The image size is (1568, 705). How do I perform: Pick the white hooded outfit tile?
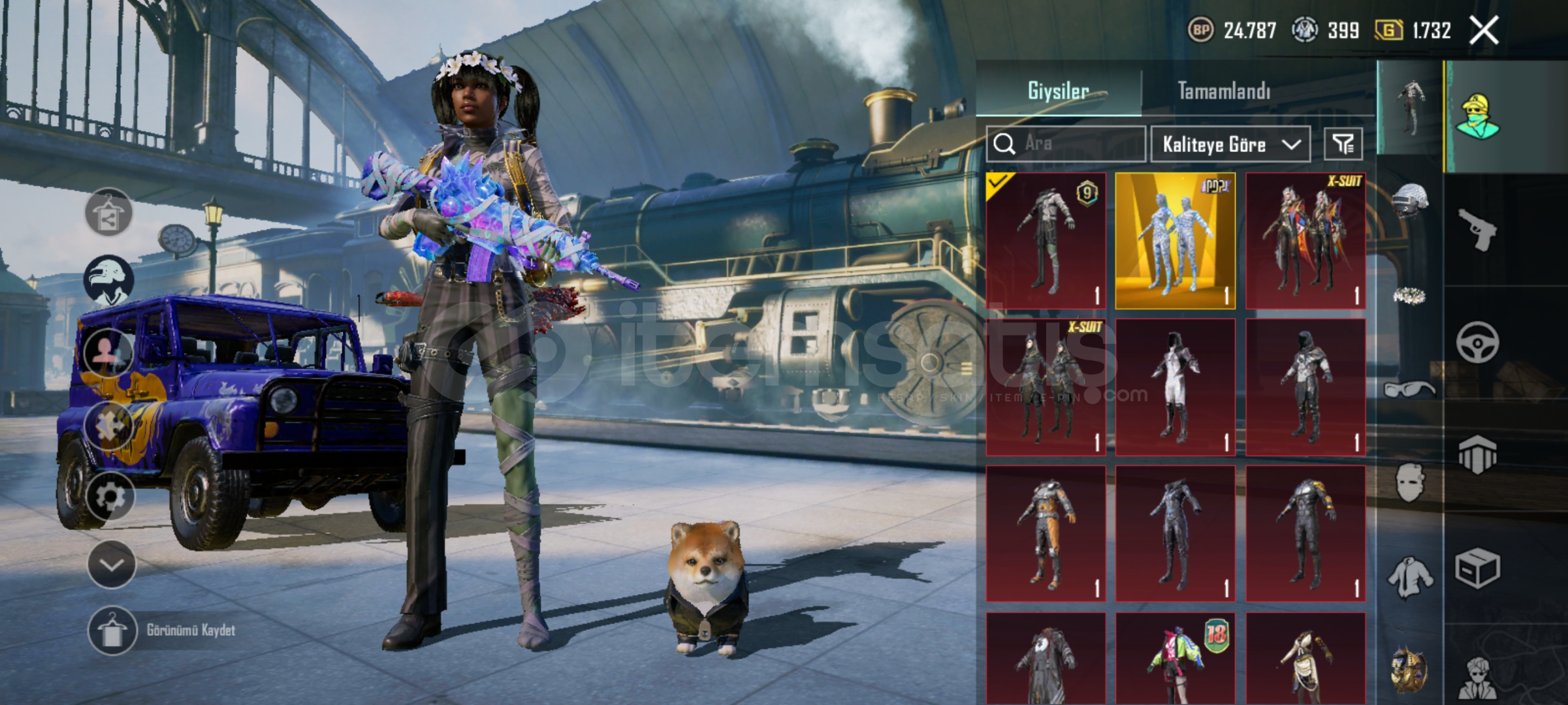(x=1175, y=388)
